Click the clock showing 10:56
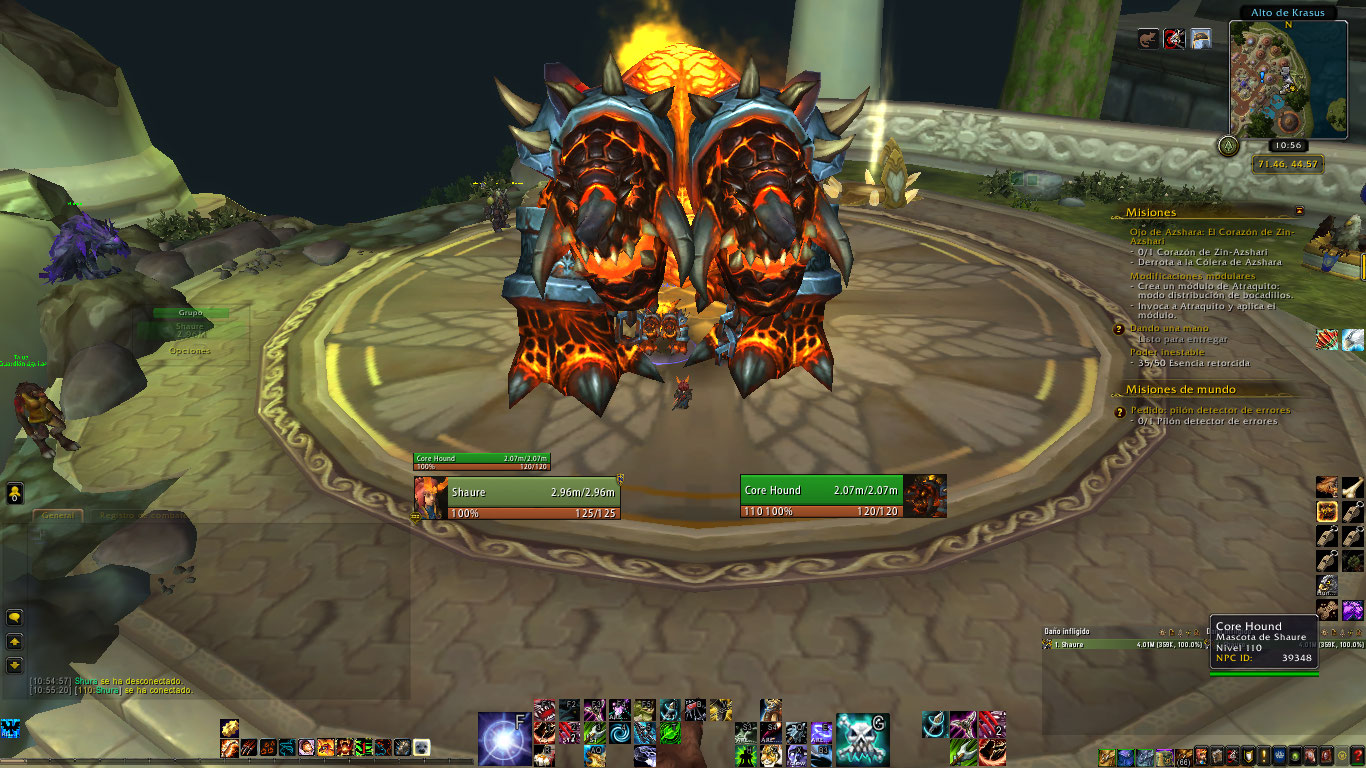This screenshot has height=768, width=1366. pos(1287,145)
